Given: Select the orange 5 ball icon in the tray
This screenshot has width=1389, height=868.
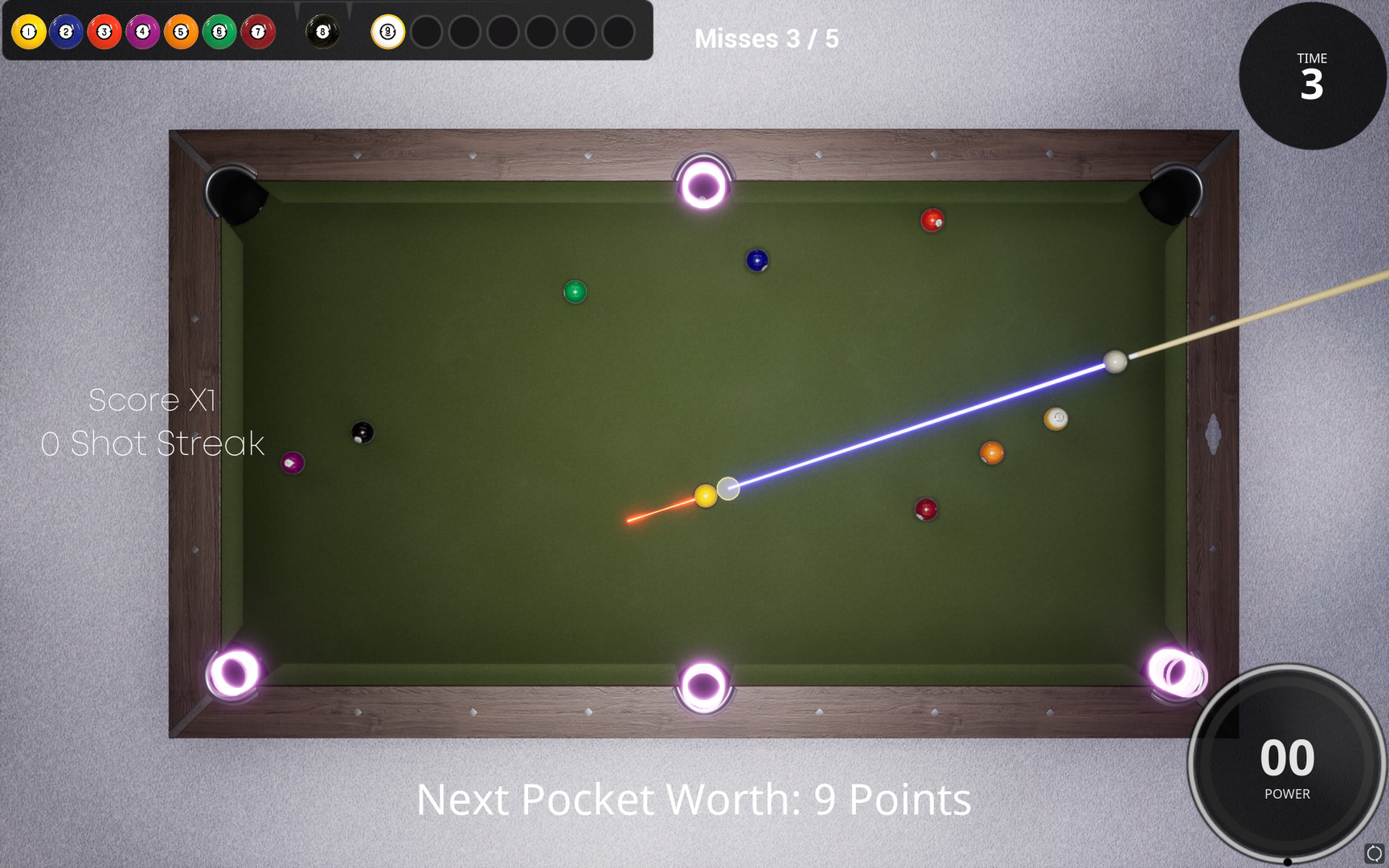Looking at the screenshot, I should click(x=179, y=33).
